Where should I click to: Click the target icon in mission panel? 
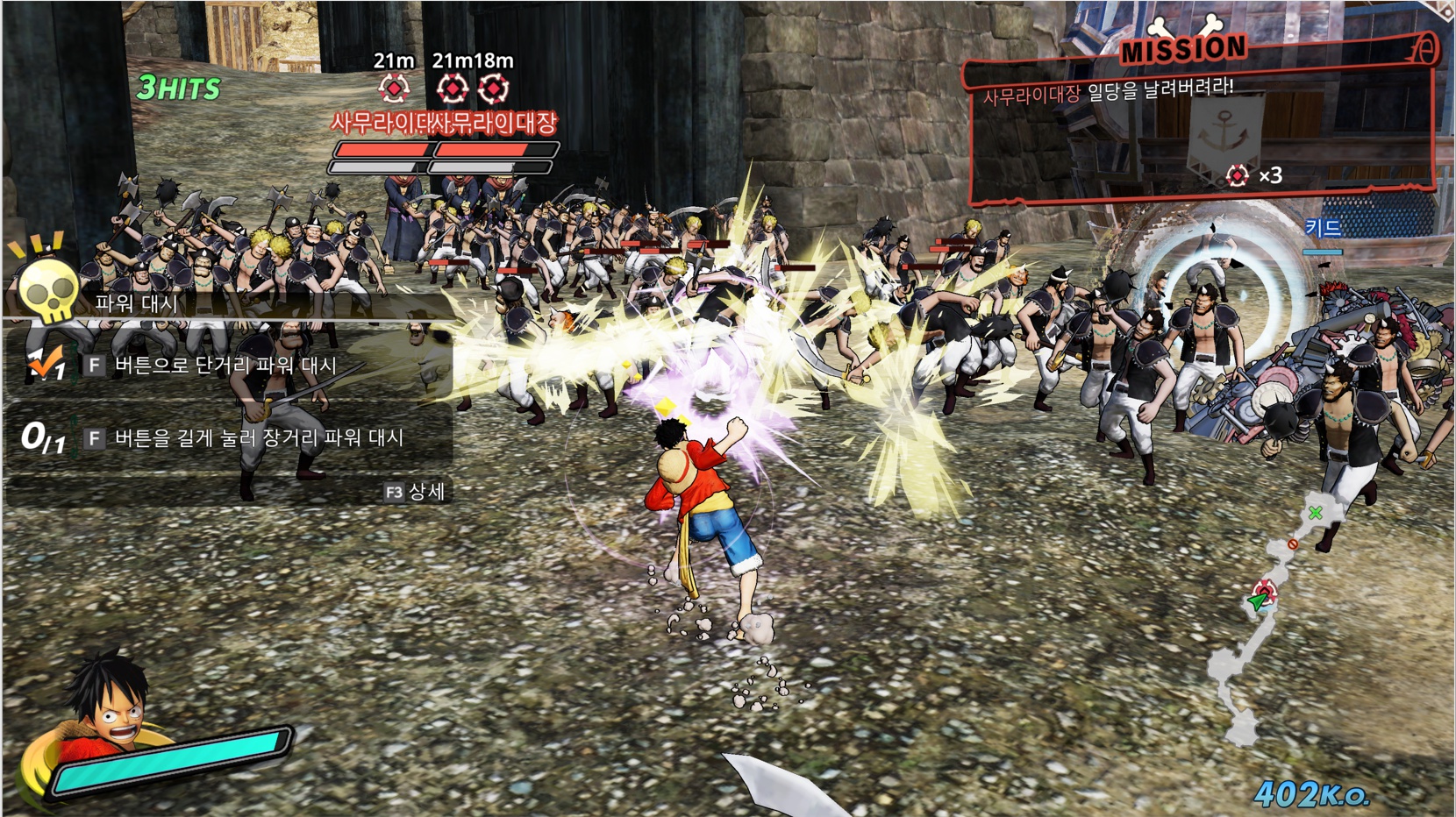1237,176
